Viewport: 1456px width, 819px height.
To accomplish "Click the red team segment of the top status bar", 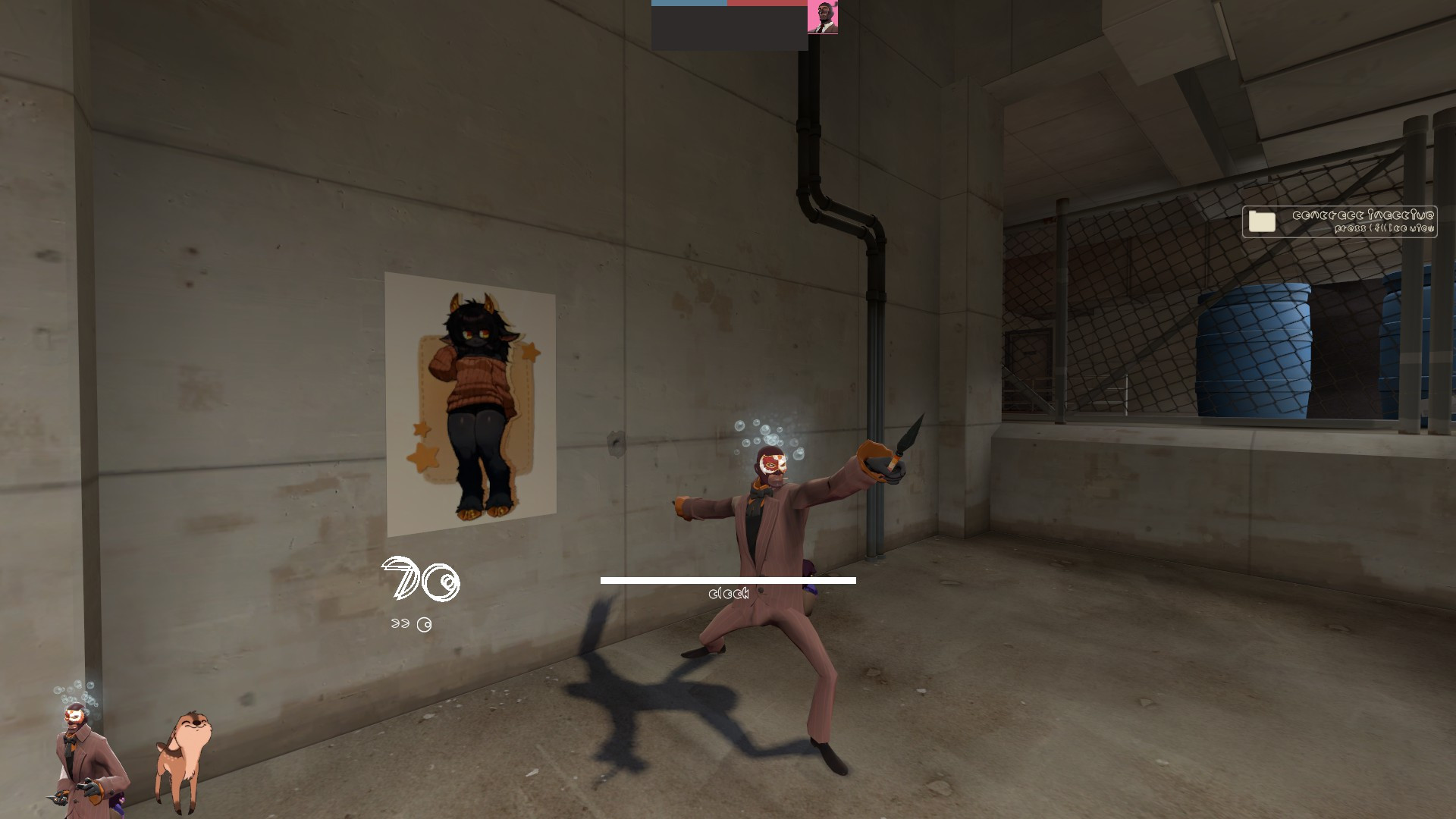I will tap(766, 3).
